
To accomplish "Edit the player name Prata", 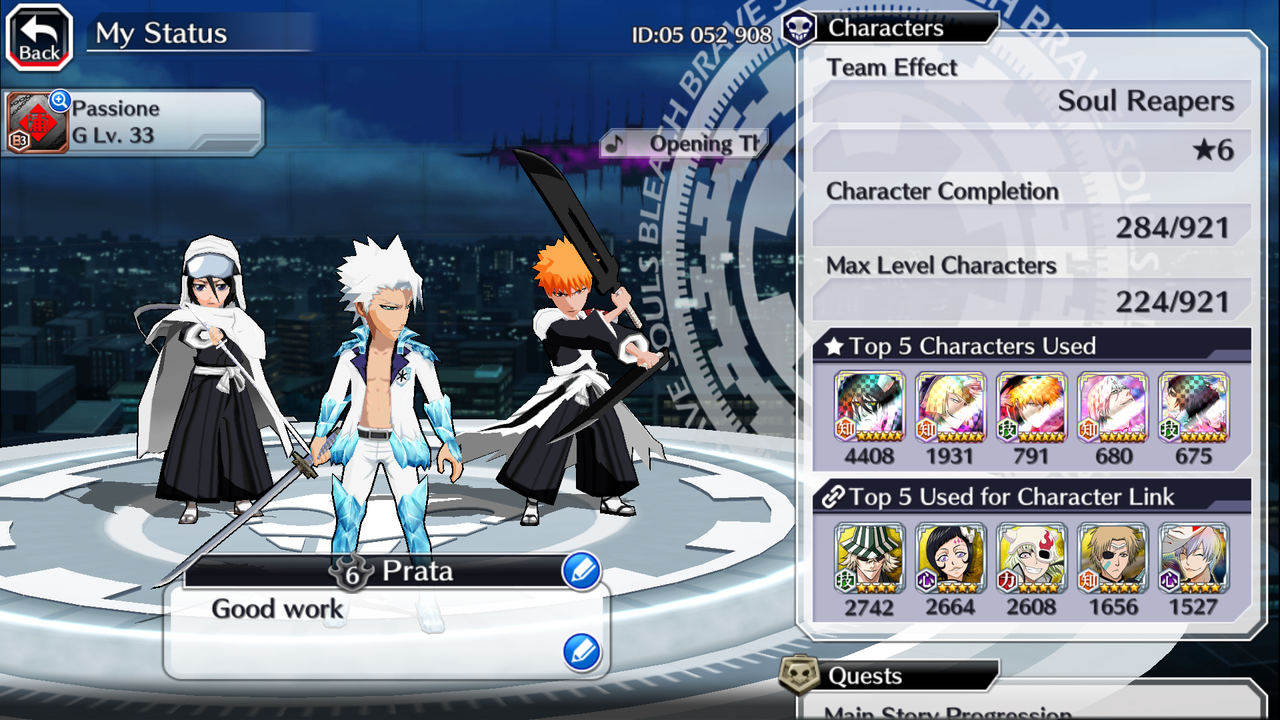I will click(581, 572).
